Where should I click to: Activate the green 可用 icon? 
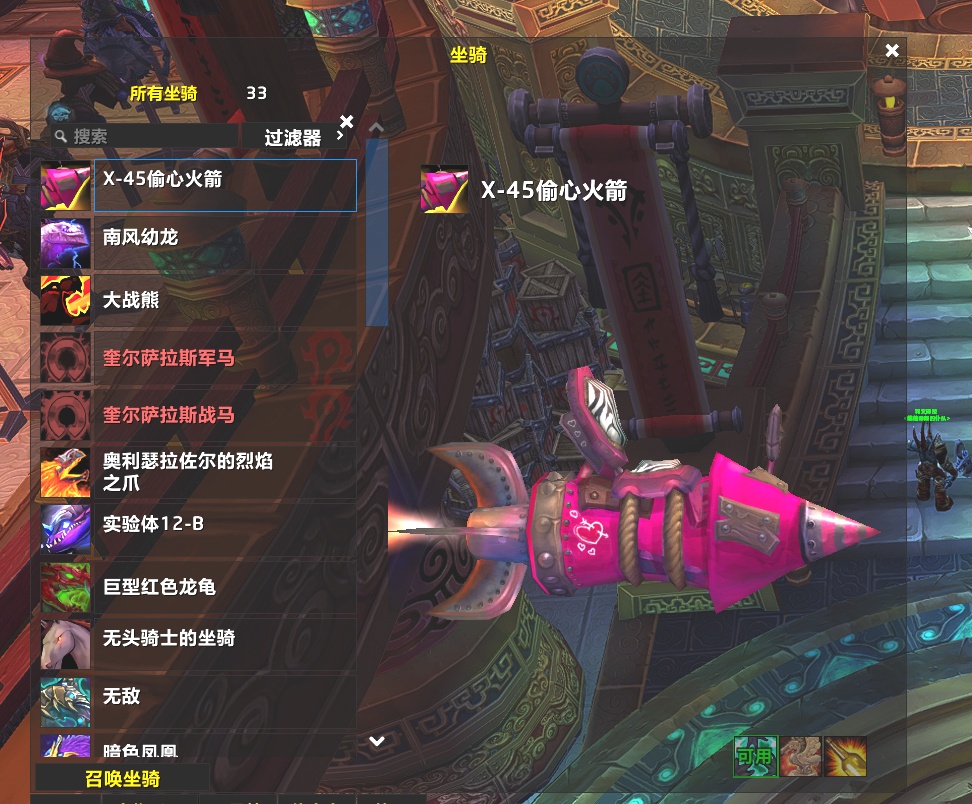(754, 757)
